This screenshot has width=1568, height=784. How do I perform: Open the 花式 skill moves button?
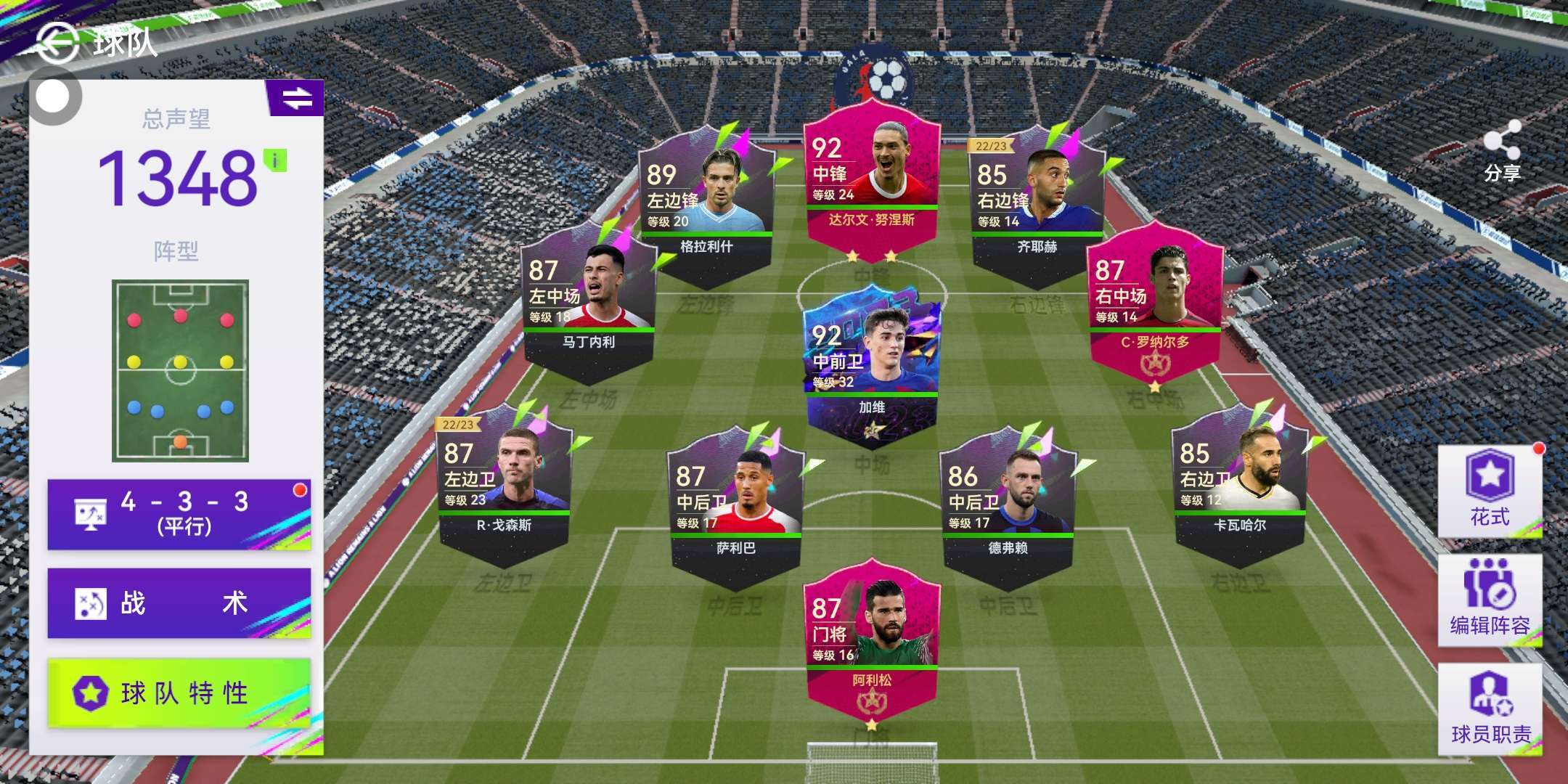click(1490, 490)
